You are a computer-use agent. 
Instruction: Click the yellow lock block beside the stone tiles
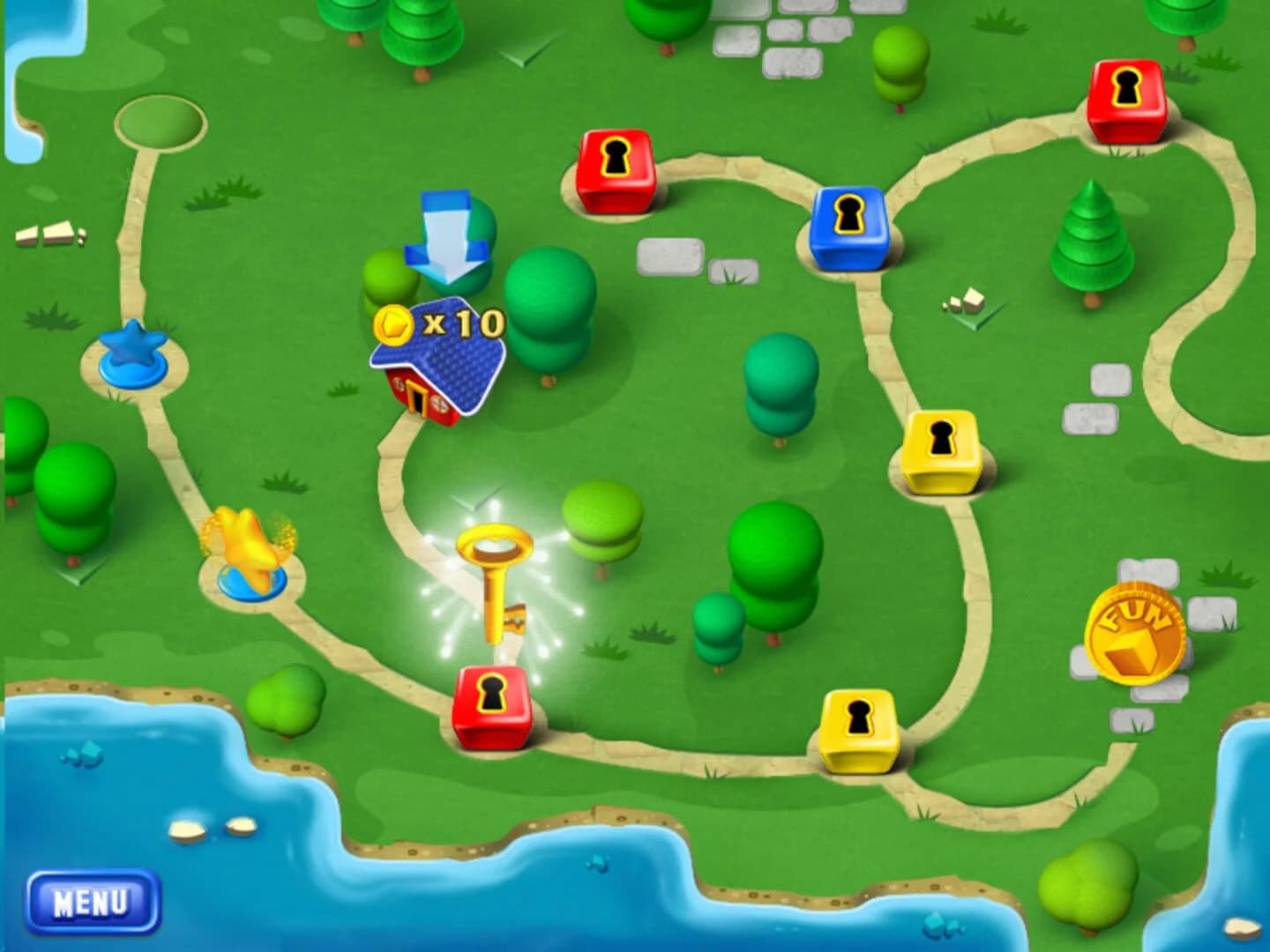(x=940, y=451)
